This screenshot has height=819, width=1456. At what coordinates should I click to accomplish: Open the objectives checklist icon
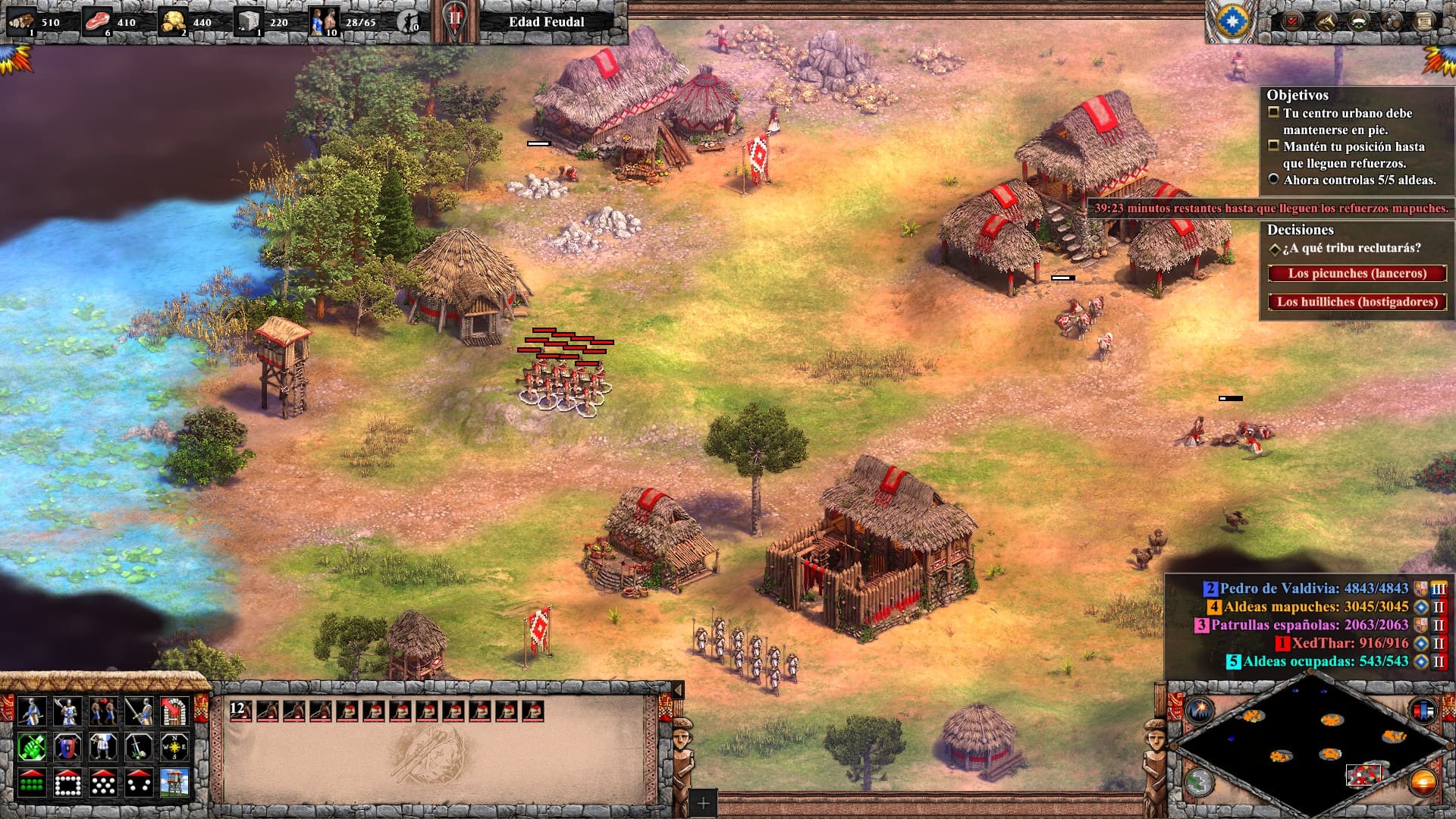(x=1291, y=20)
